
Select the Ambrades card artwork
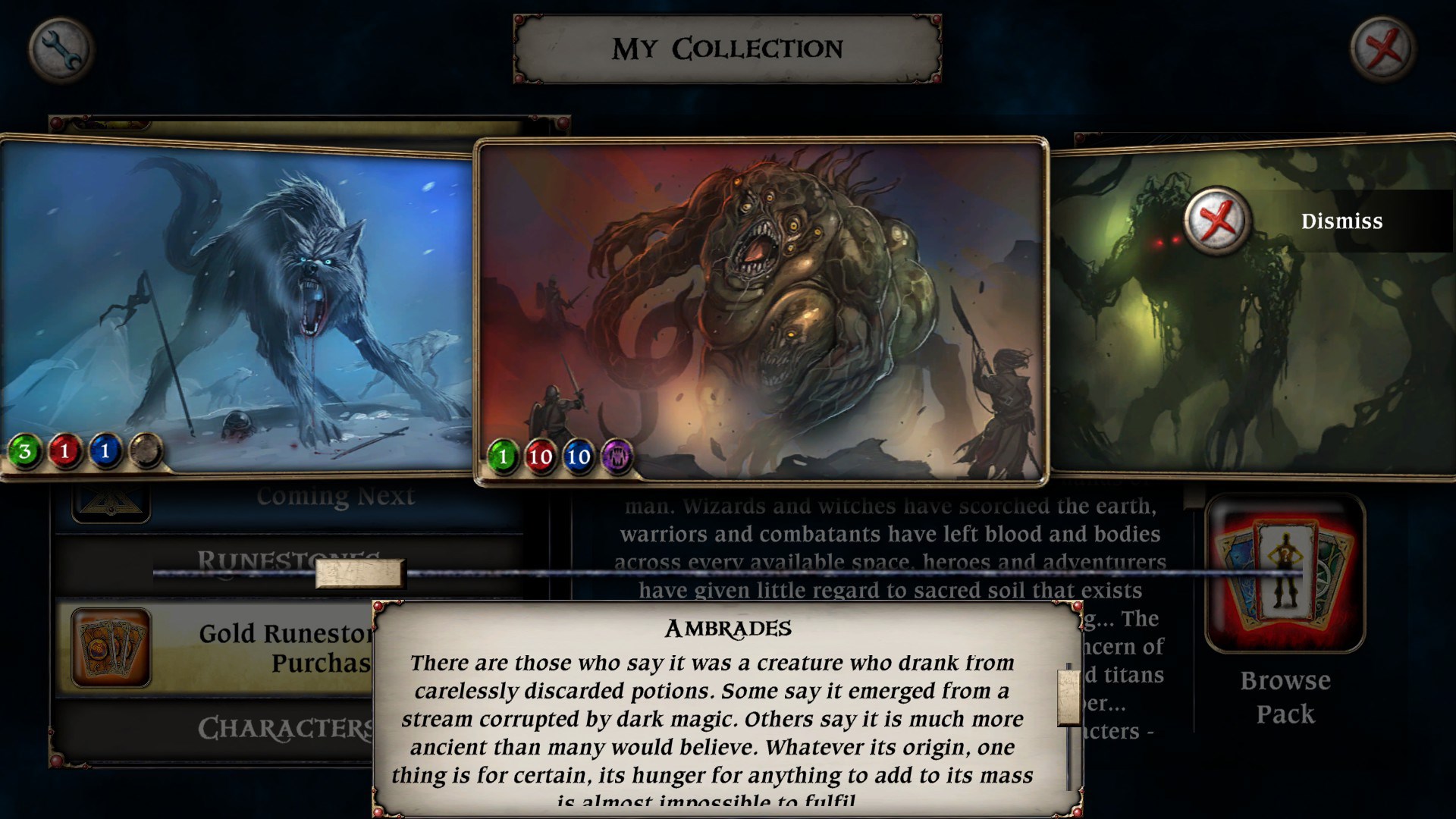(758, 303)
